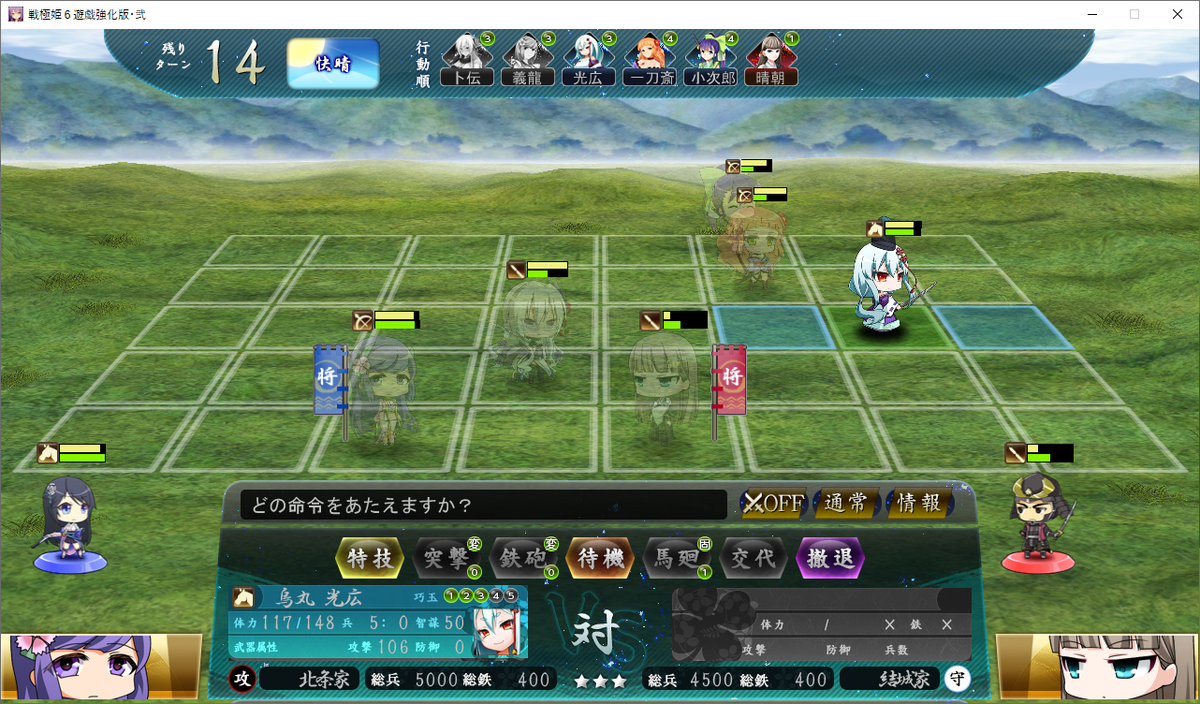Close the game window
This screenshot has height=704, width=1200.
click(x=1176, y=14)
